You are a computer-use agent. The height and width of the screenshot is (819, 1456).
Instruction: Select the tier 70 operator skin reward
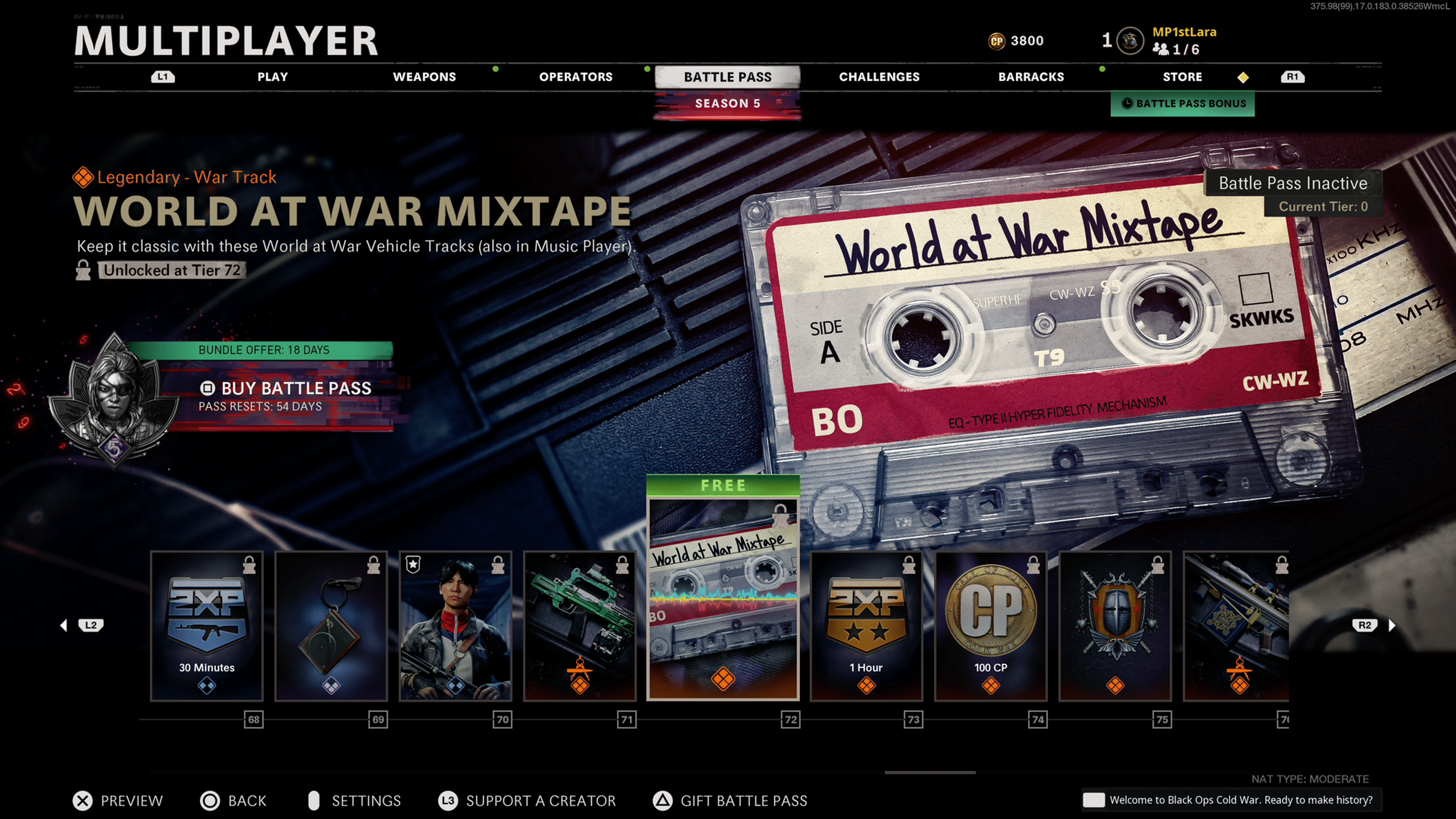click(455, 626)
